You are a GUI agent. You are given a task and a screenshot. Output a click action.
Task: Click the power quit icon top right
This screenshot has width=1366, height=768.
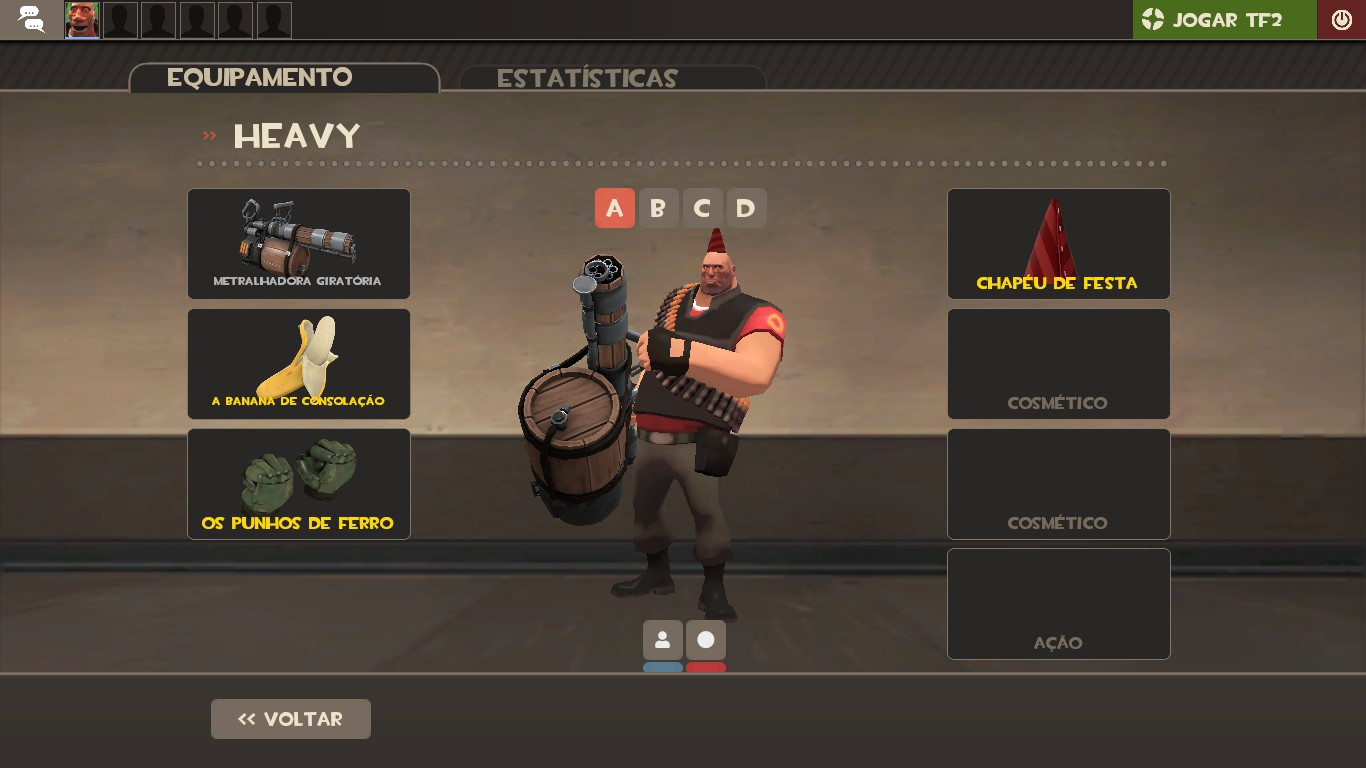coord(1341,19)
